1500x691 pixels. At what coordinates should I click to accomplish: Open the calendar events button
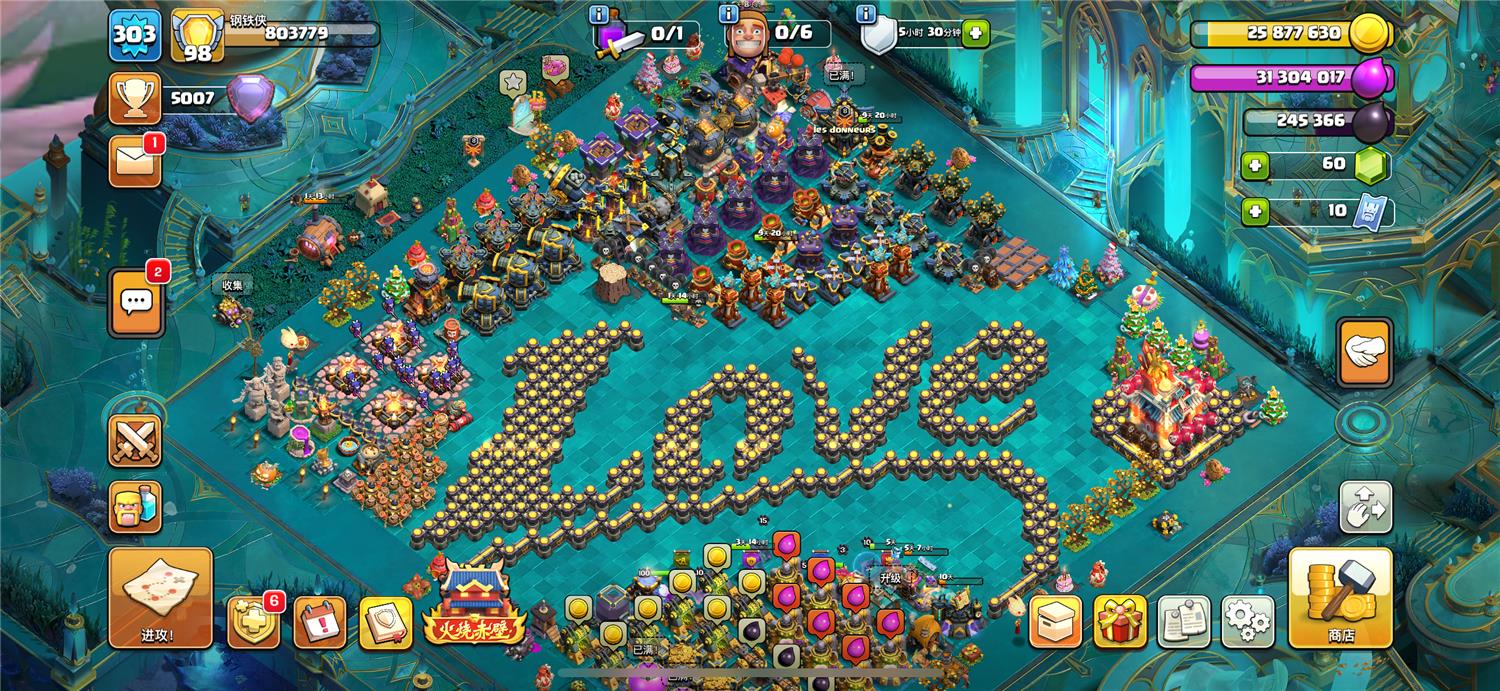point(319,622)
